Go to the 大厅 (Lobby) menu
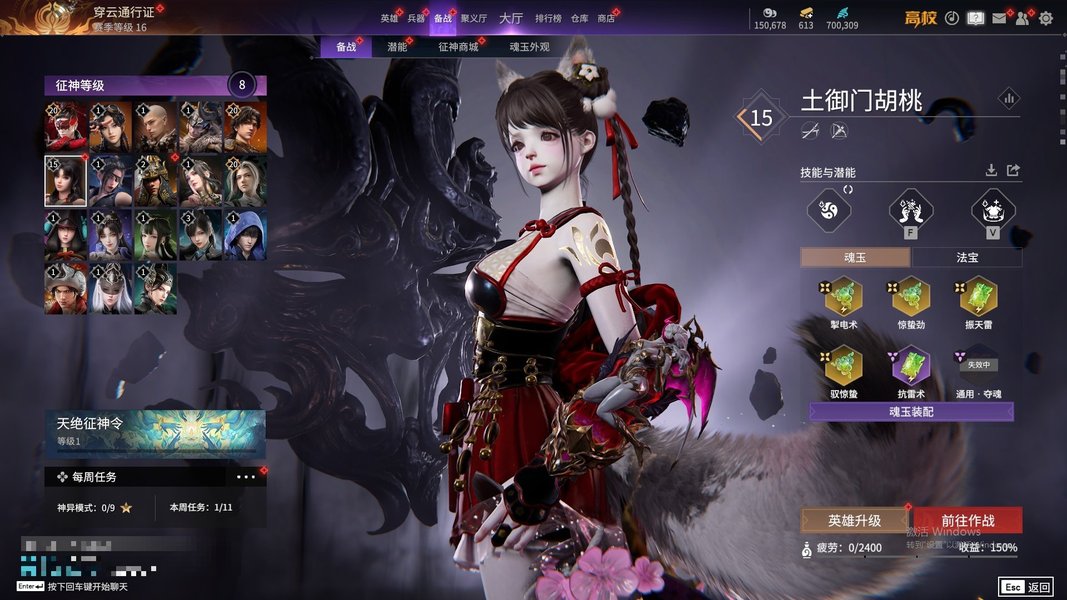Viewport: 1067px width, 600px height. [510, 18]
